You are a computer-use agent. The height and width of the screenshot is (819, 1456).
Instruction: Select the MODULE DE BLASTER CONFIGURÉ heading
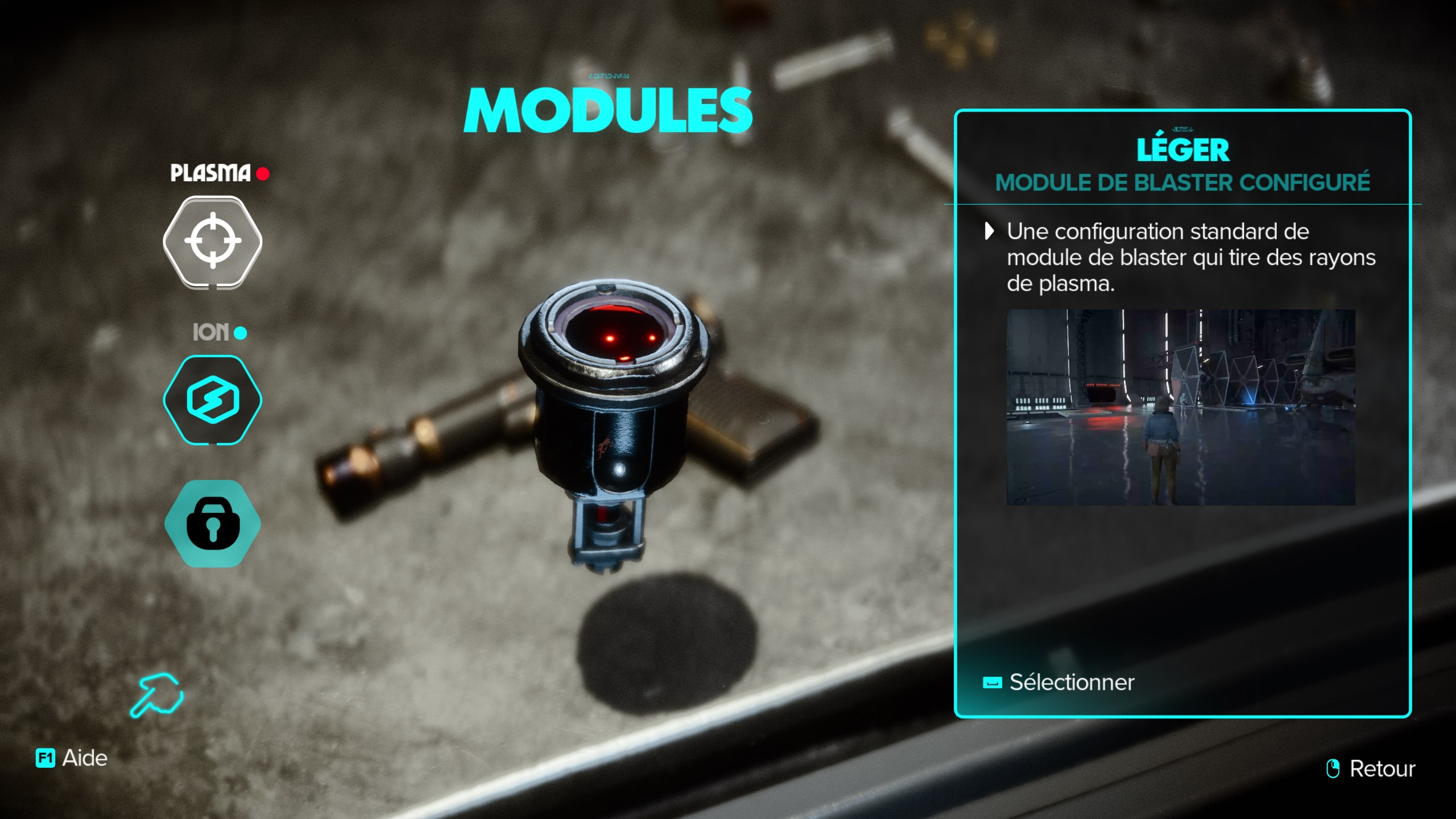click(1184, 183)
